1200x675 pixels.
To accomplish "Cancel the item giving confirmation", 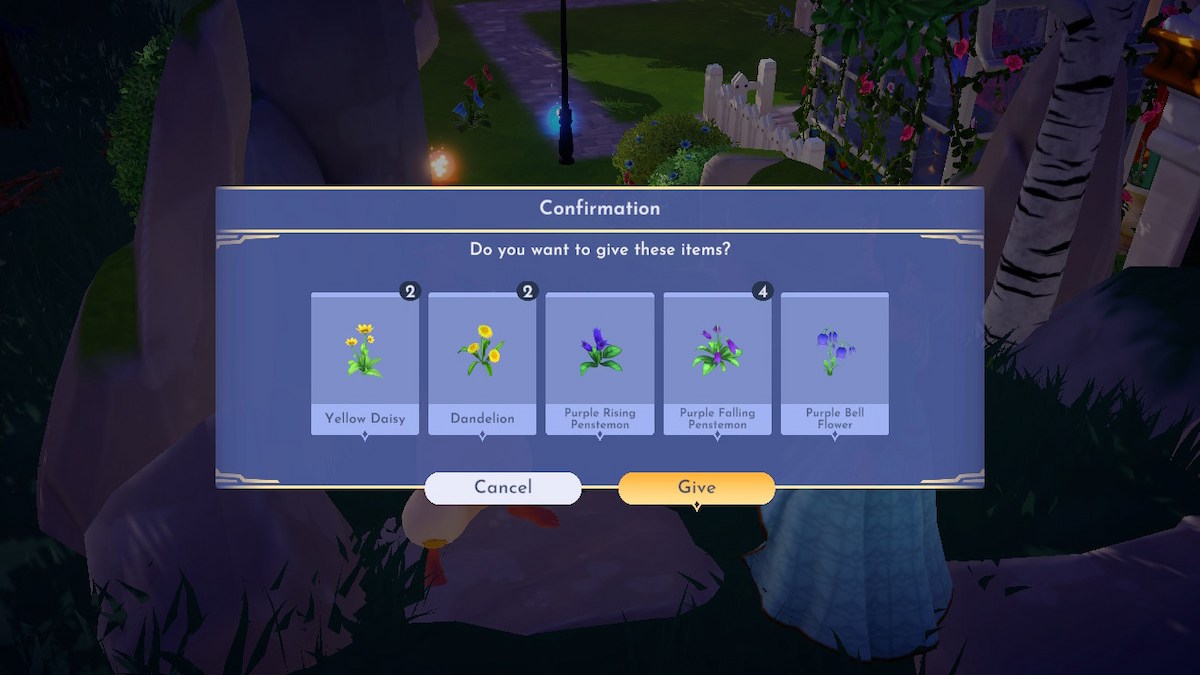I will tap(503, 488).
